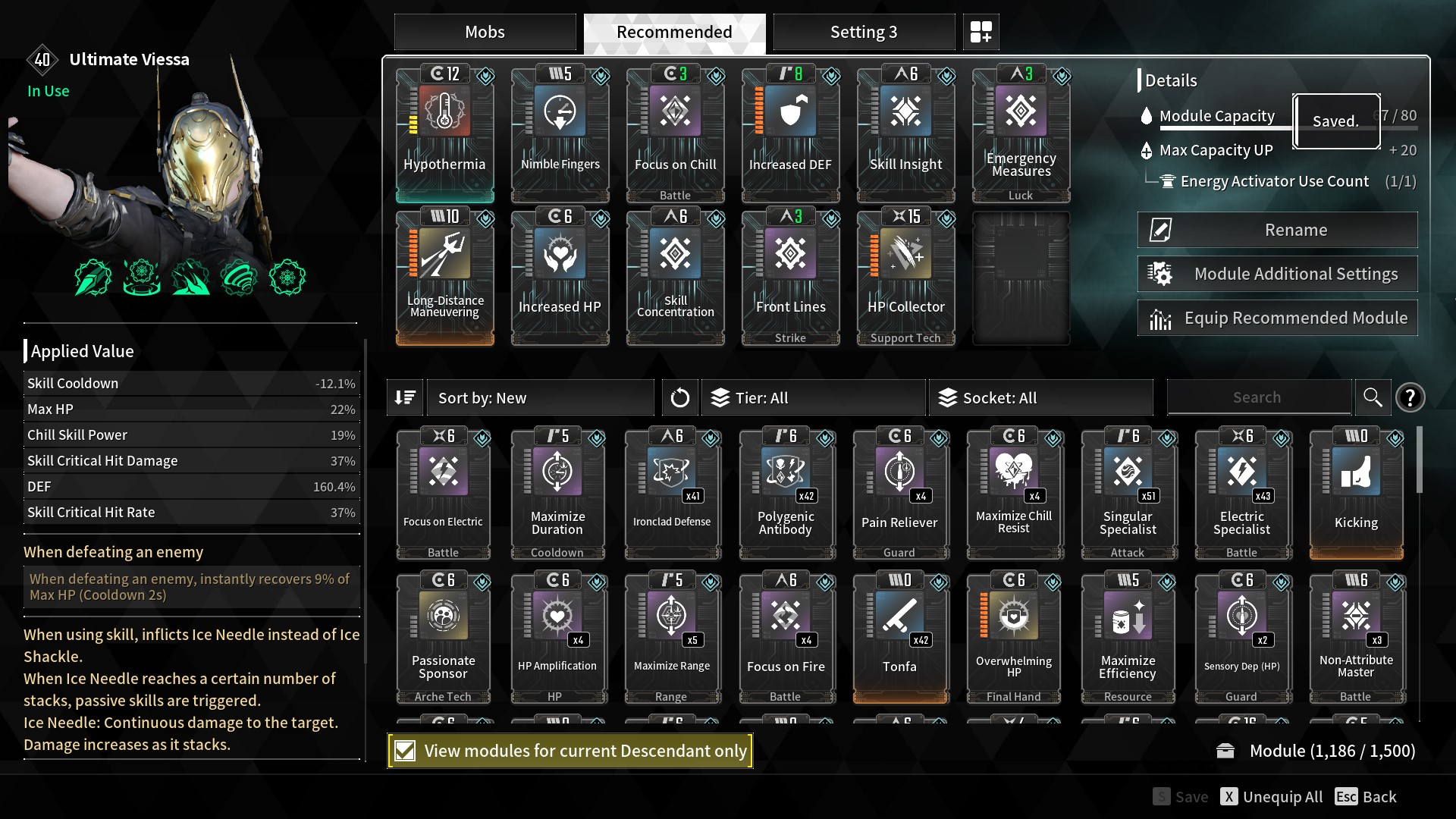This screenshot has width=1456, height=819.
Task: Select the Kicking module card
Action: coord(1356,493)
